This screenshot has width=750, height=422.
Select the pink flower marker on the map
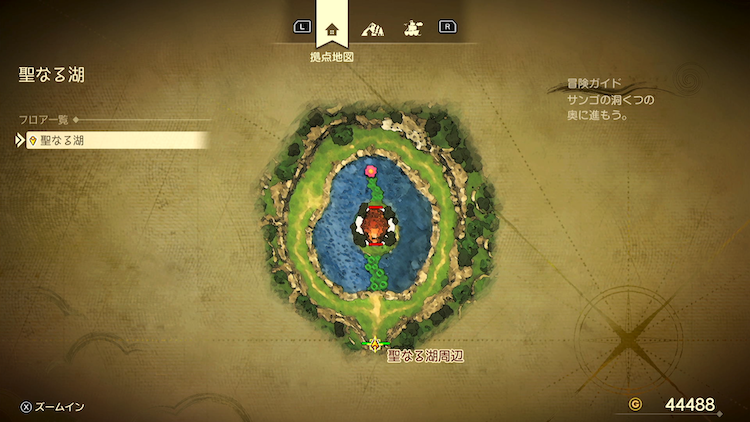[x=371, y=171]
